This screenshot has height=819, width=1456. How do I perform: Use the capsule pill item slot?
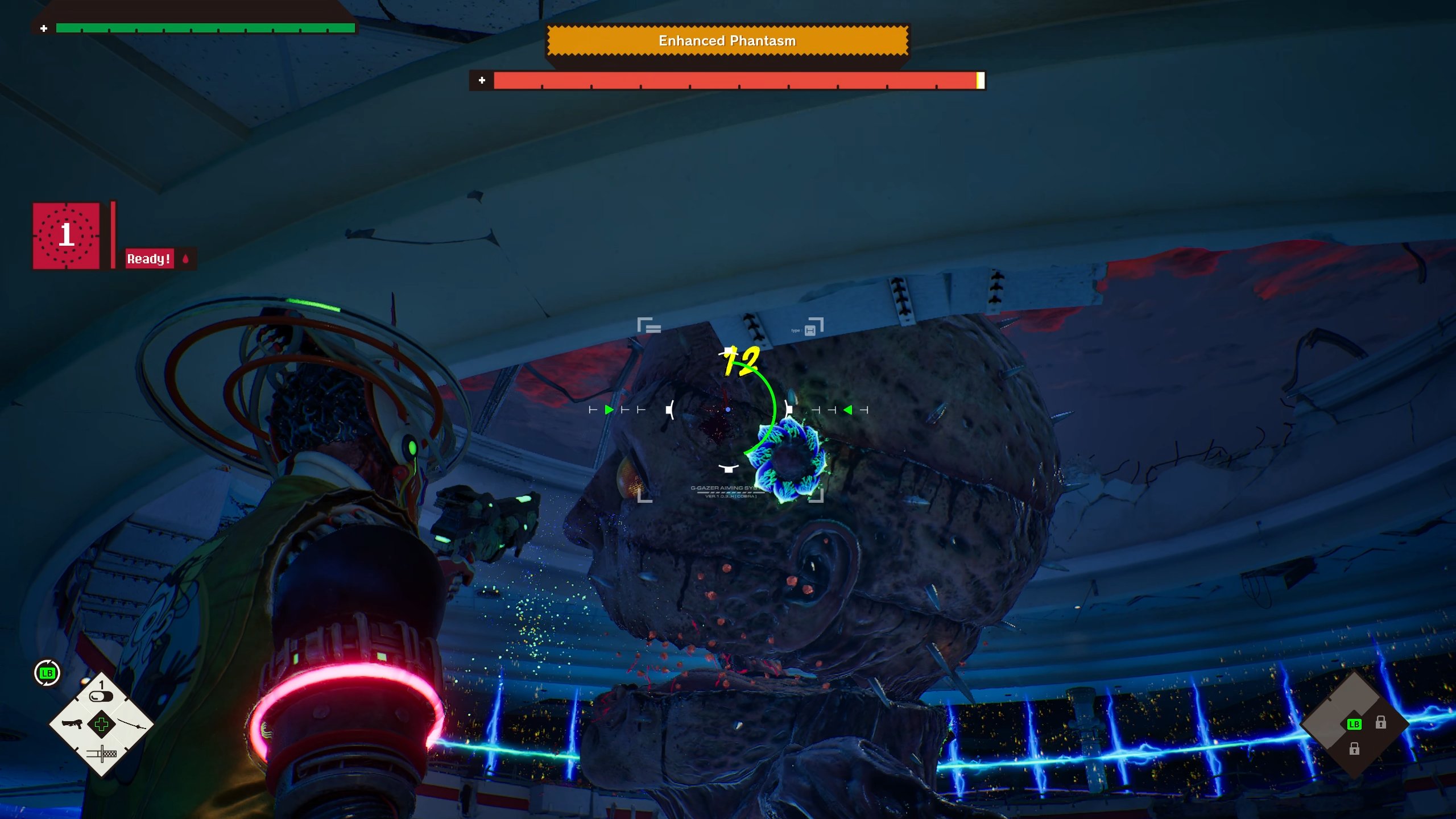point(101,695)
